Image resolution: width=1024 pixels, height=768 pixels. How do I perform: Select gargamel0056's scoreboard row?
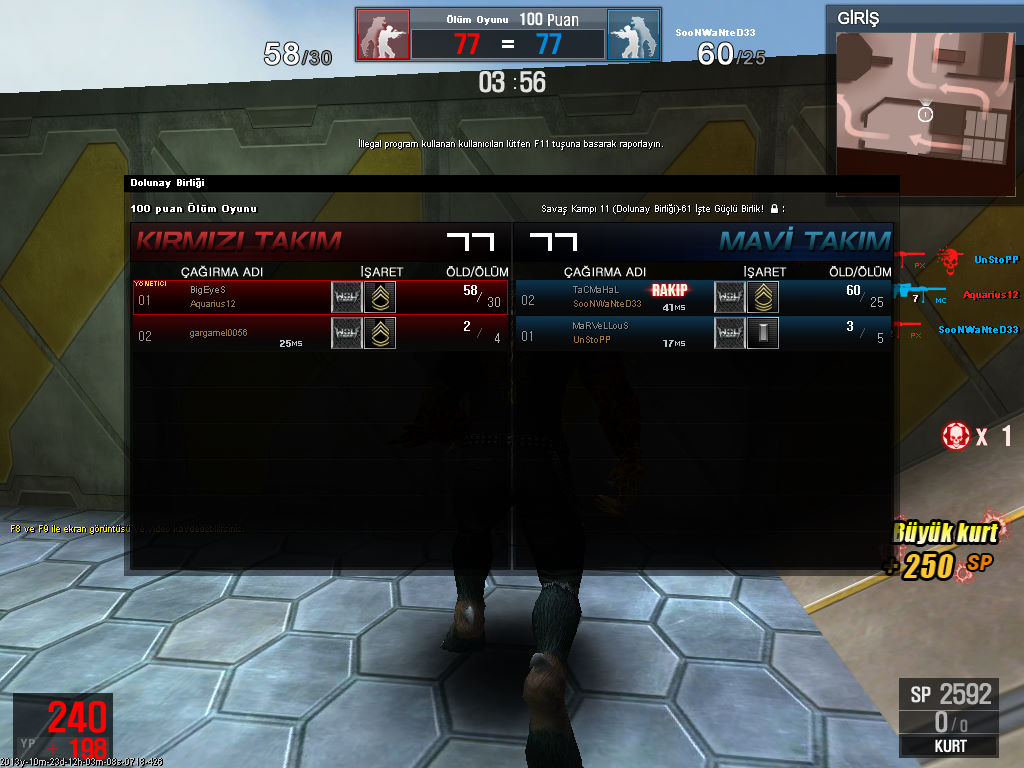(x=320, y=333)
